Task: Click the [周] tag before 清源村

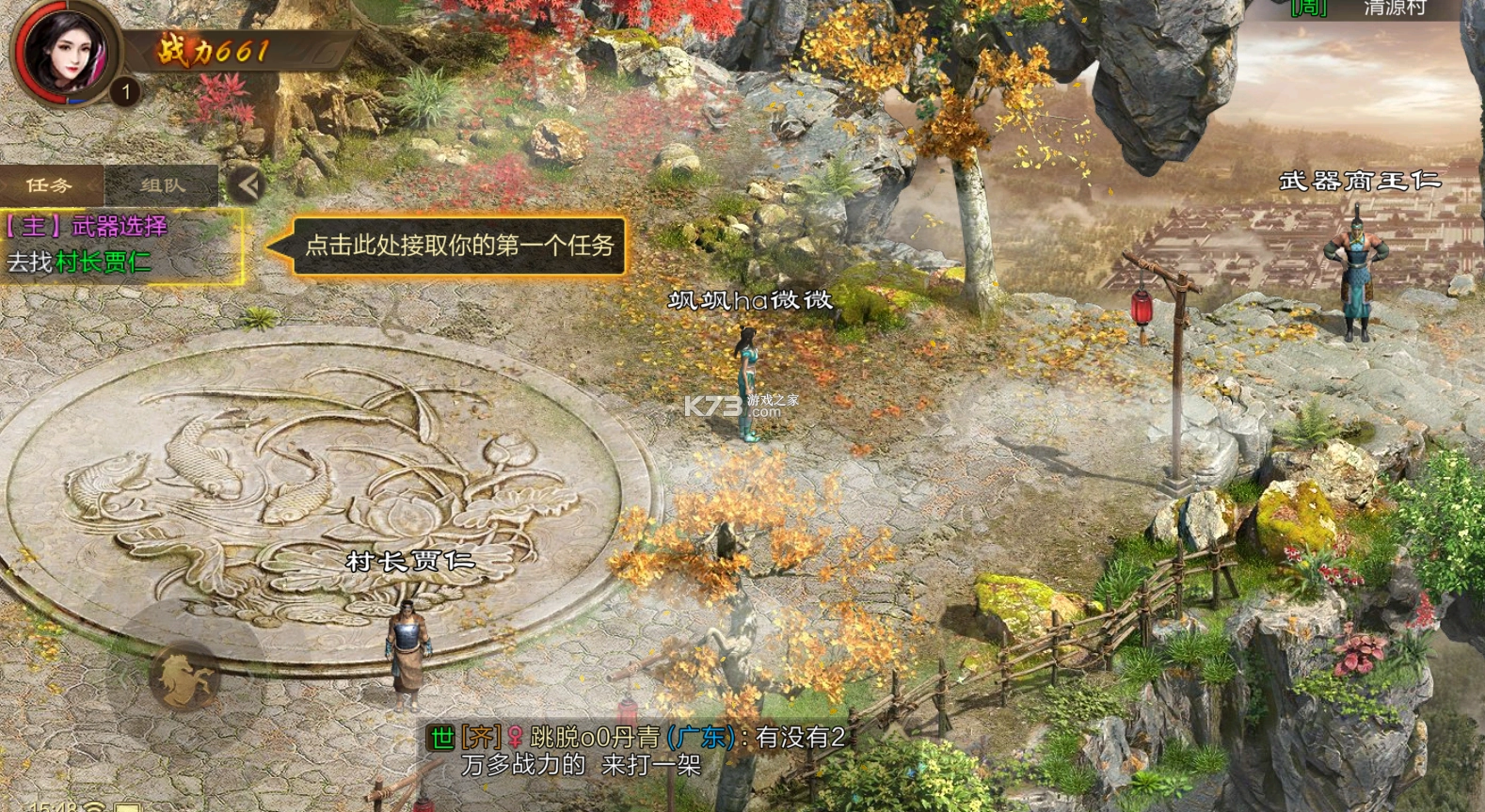Action: 1306,9
